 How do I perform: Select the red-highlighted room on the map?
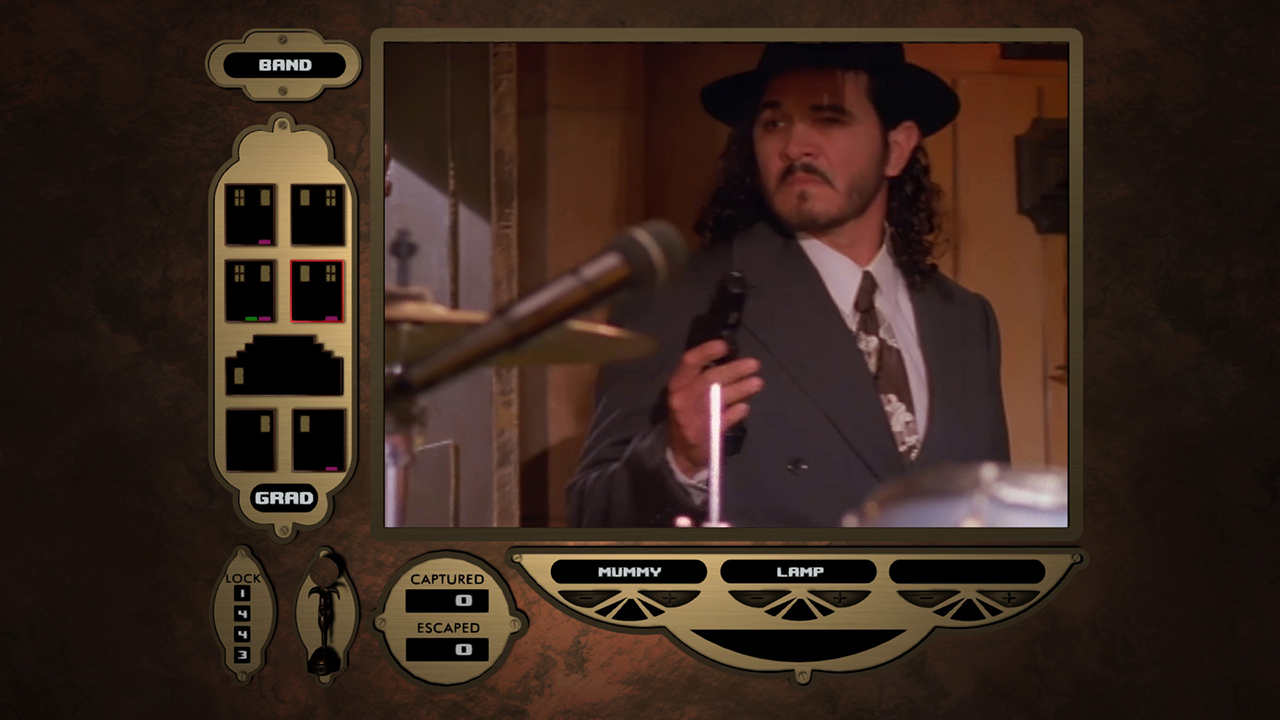(318, 292)
